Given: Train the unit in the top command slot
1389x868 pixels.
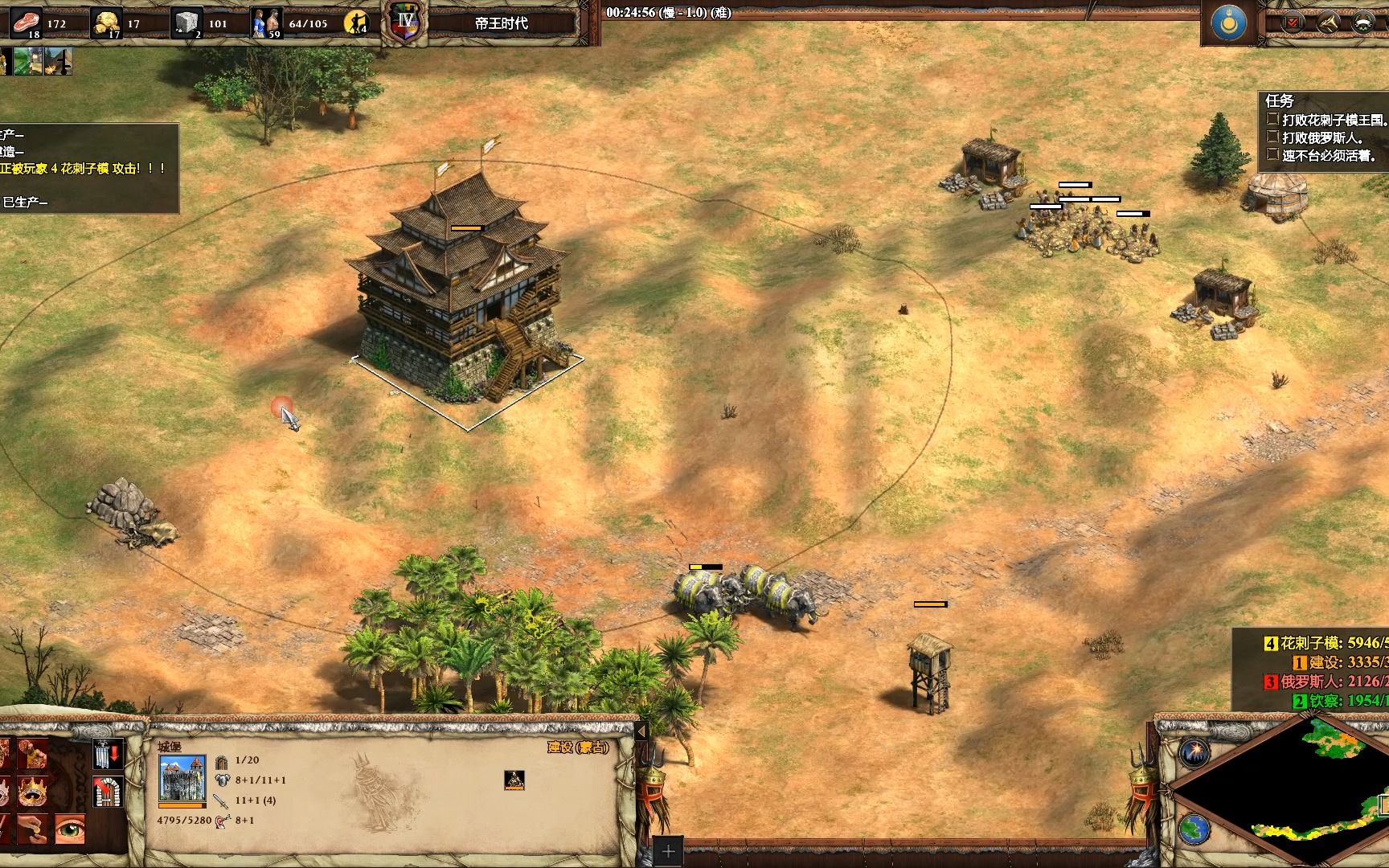Looking at the screenshot, I should pos(32,755).
